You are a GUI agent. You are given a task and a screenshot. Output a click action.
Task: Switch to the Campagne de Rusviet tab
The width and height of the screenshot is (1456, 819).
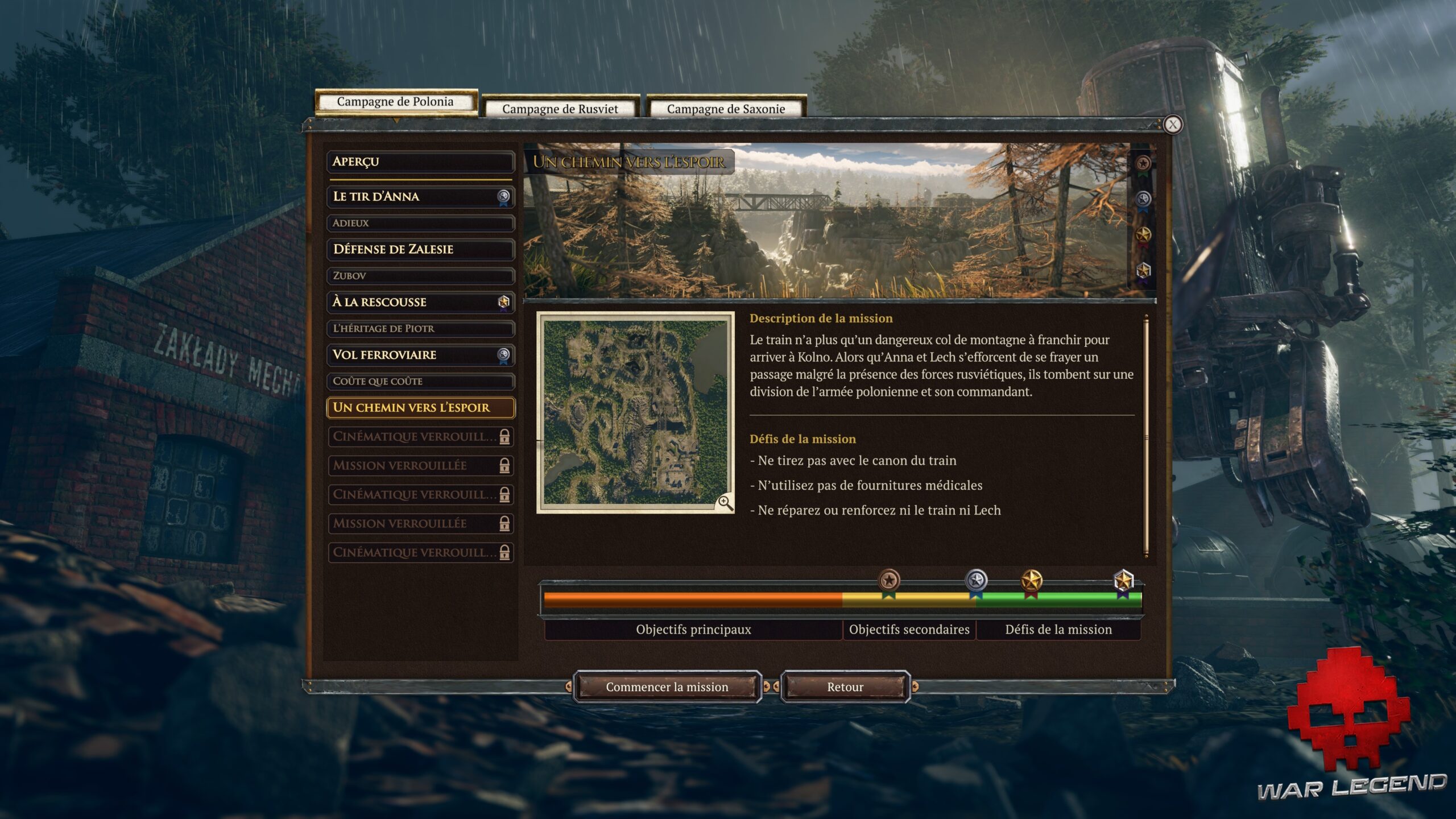click(560, 108)
